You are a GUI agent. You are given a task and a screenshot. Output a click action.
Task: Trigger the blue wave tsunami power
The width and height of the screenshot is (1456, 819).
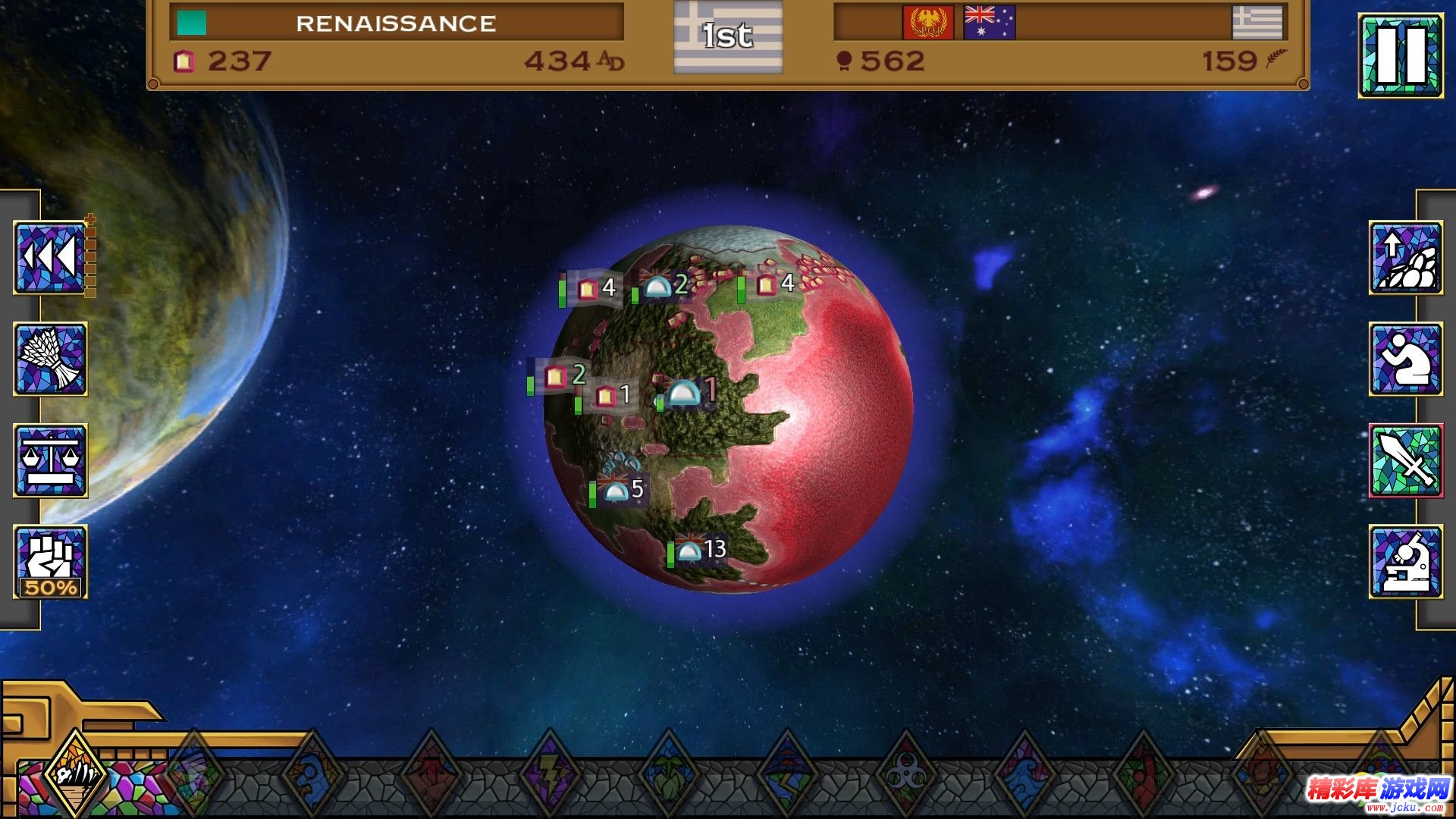pos(1024,775)
